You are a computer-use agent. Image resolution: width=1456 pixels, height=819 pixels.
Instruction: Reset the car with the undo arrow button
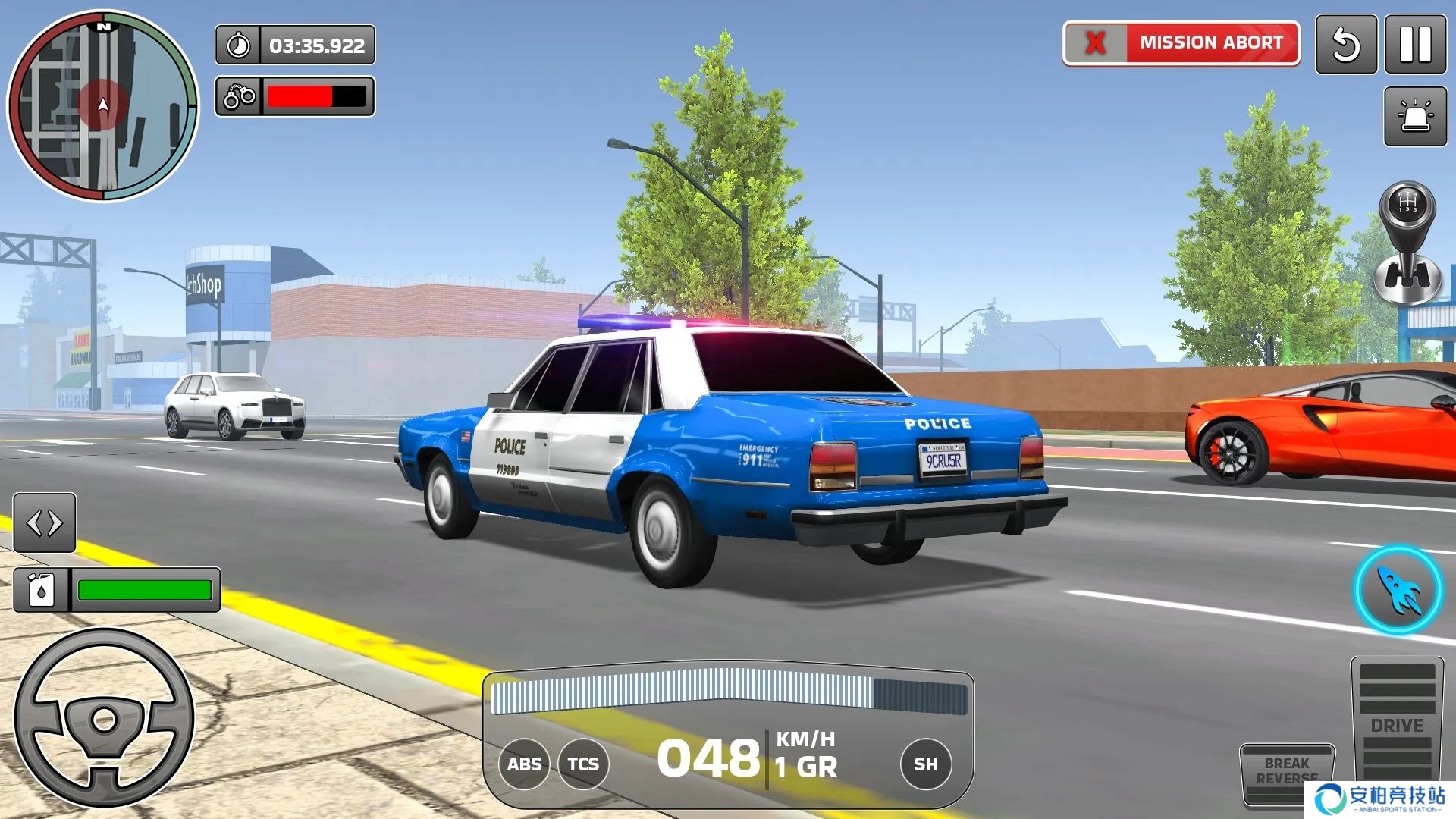point(1346,45)
